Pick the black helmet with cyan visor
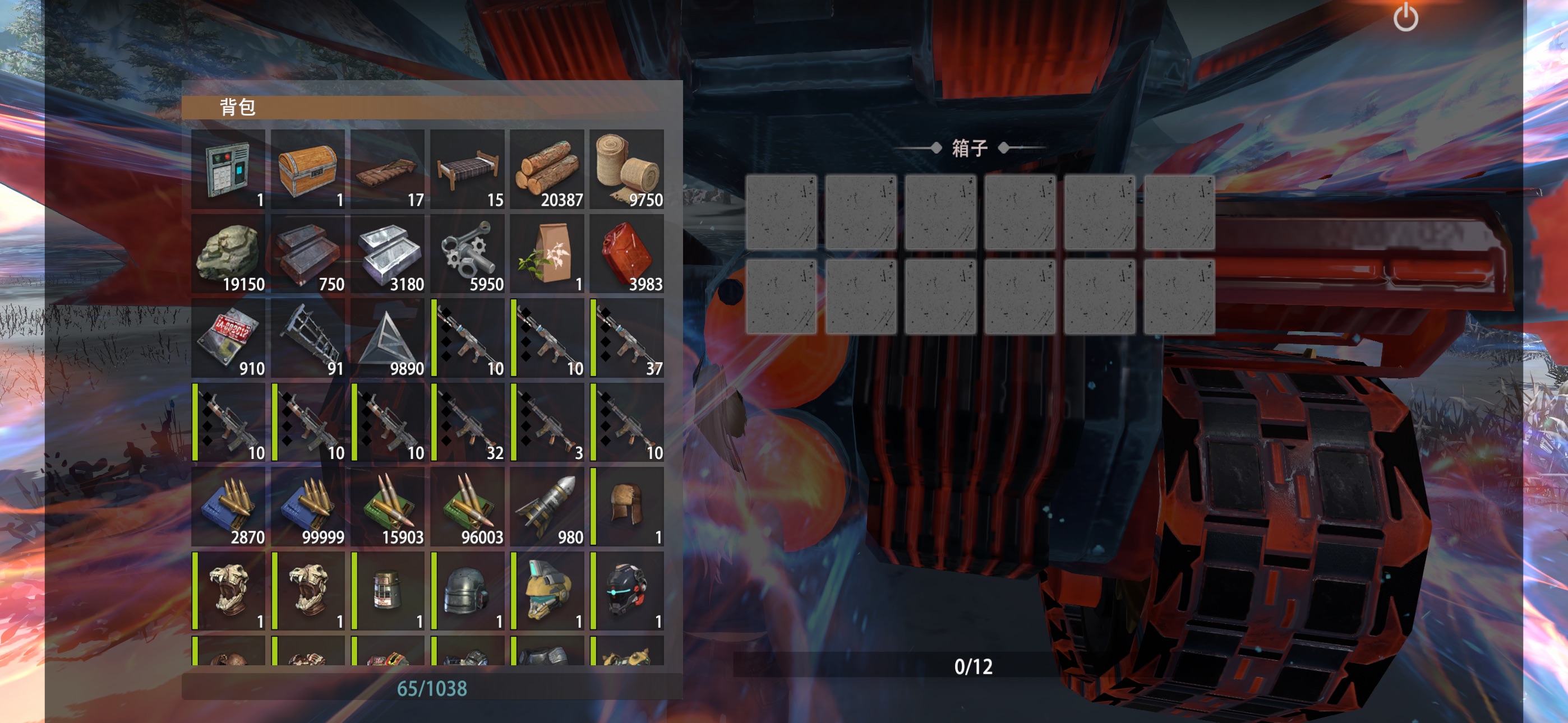This screenshot has width=1568, height=723. (627, 591)
